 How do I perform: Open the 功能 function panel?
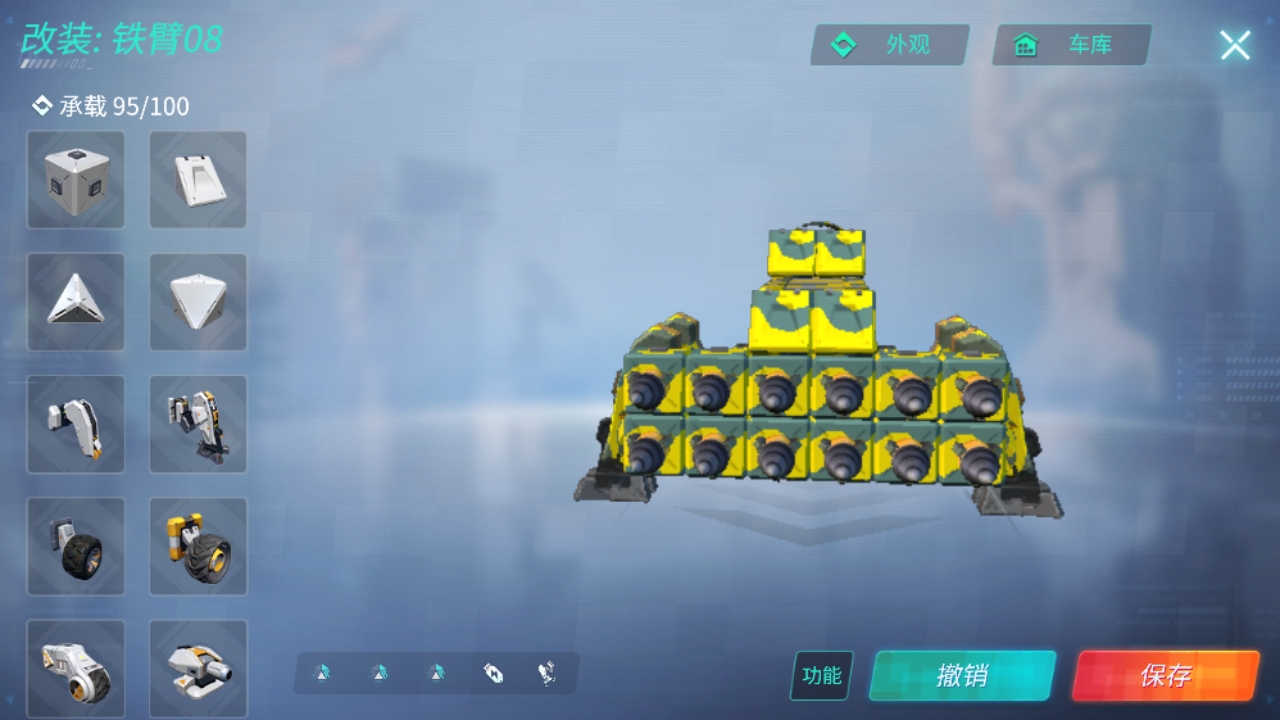[x=822, y=676]
